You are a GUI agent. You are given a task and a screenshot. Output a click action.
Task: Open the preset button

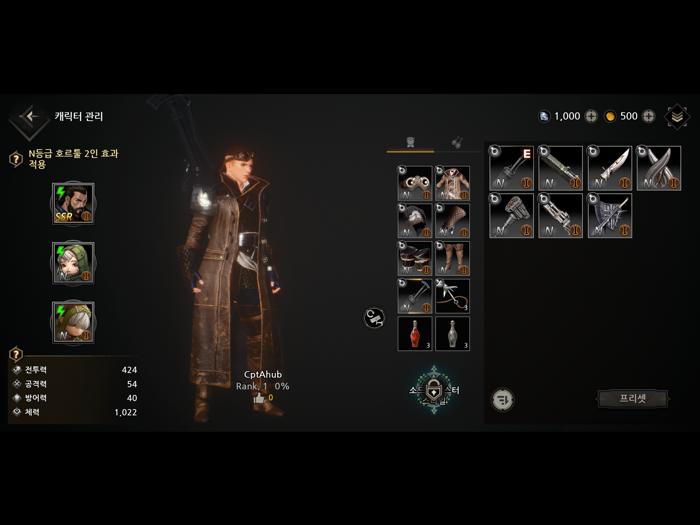coord(632,398)
